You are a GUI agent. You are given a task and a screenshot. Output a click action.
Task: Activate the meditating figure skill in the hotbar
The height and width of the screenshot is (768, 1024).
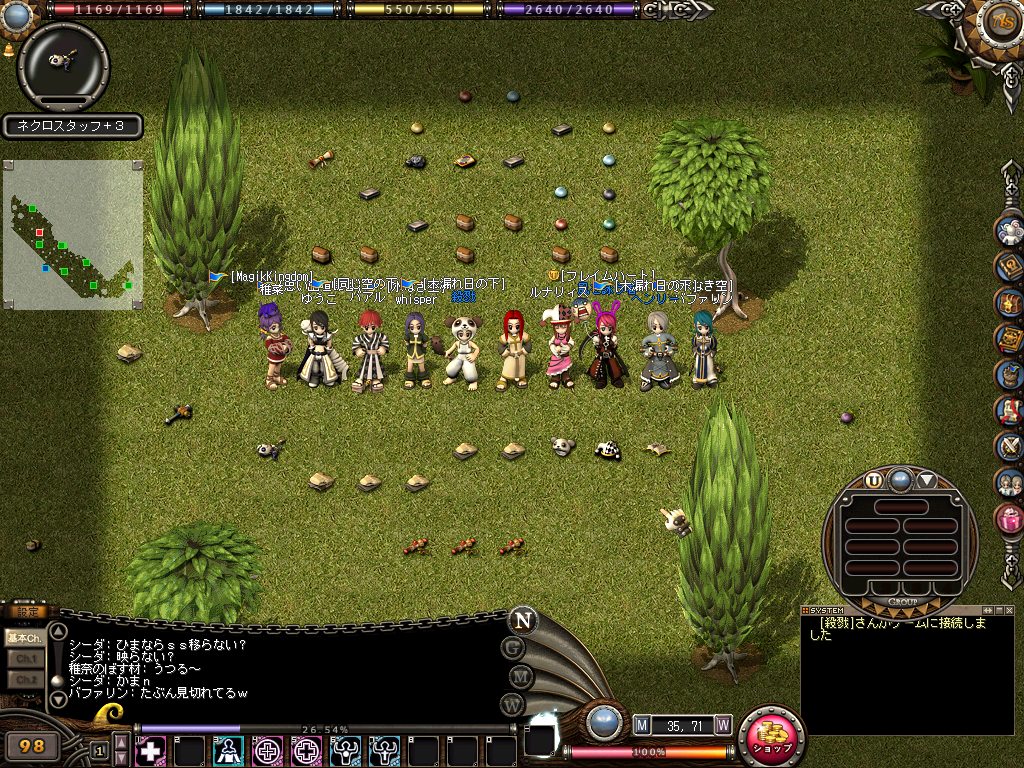(229, 750)
